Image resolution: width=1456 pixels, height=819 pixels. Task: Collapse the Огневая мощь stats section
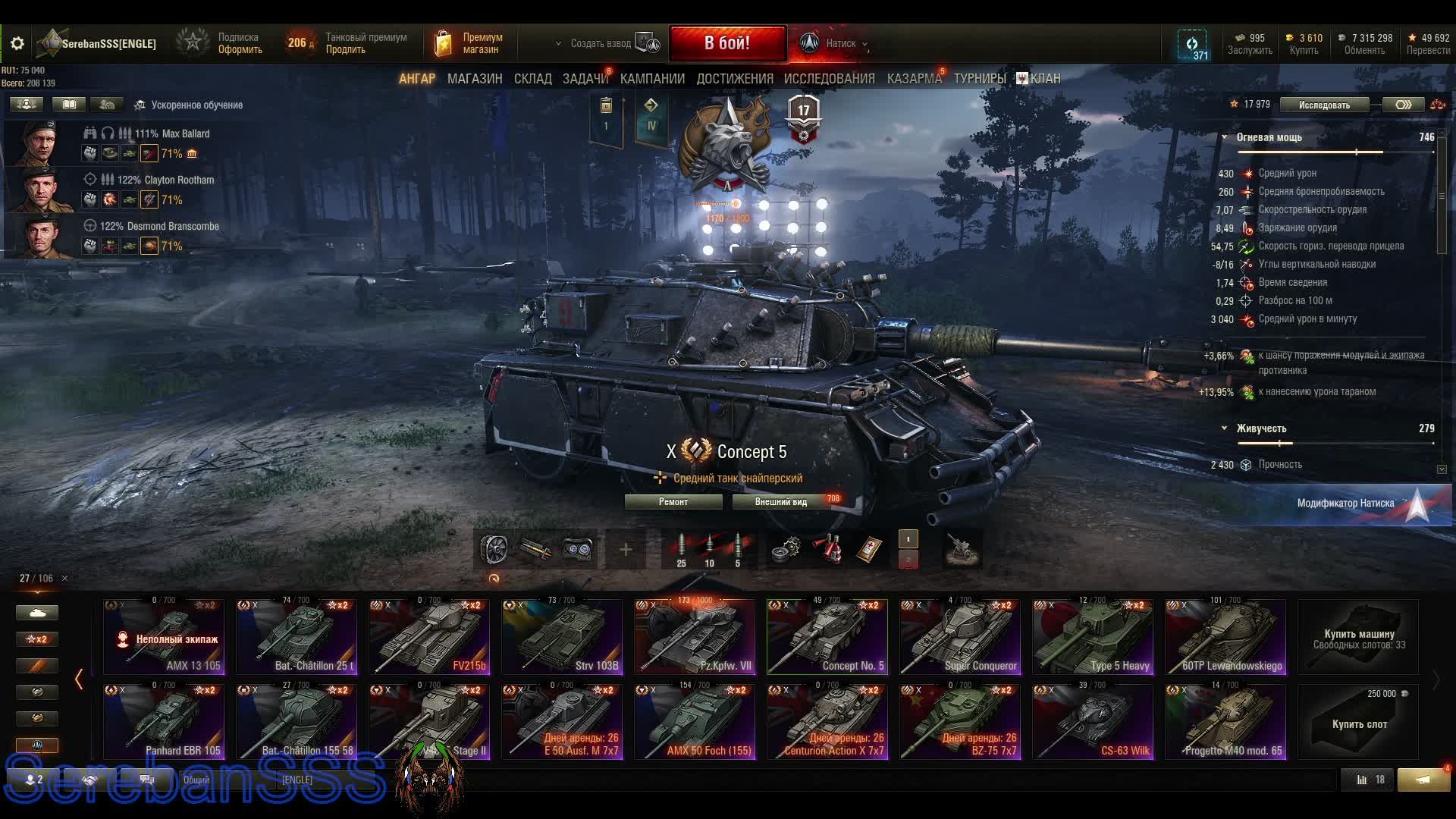click(x=1224, y=137)
